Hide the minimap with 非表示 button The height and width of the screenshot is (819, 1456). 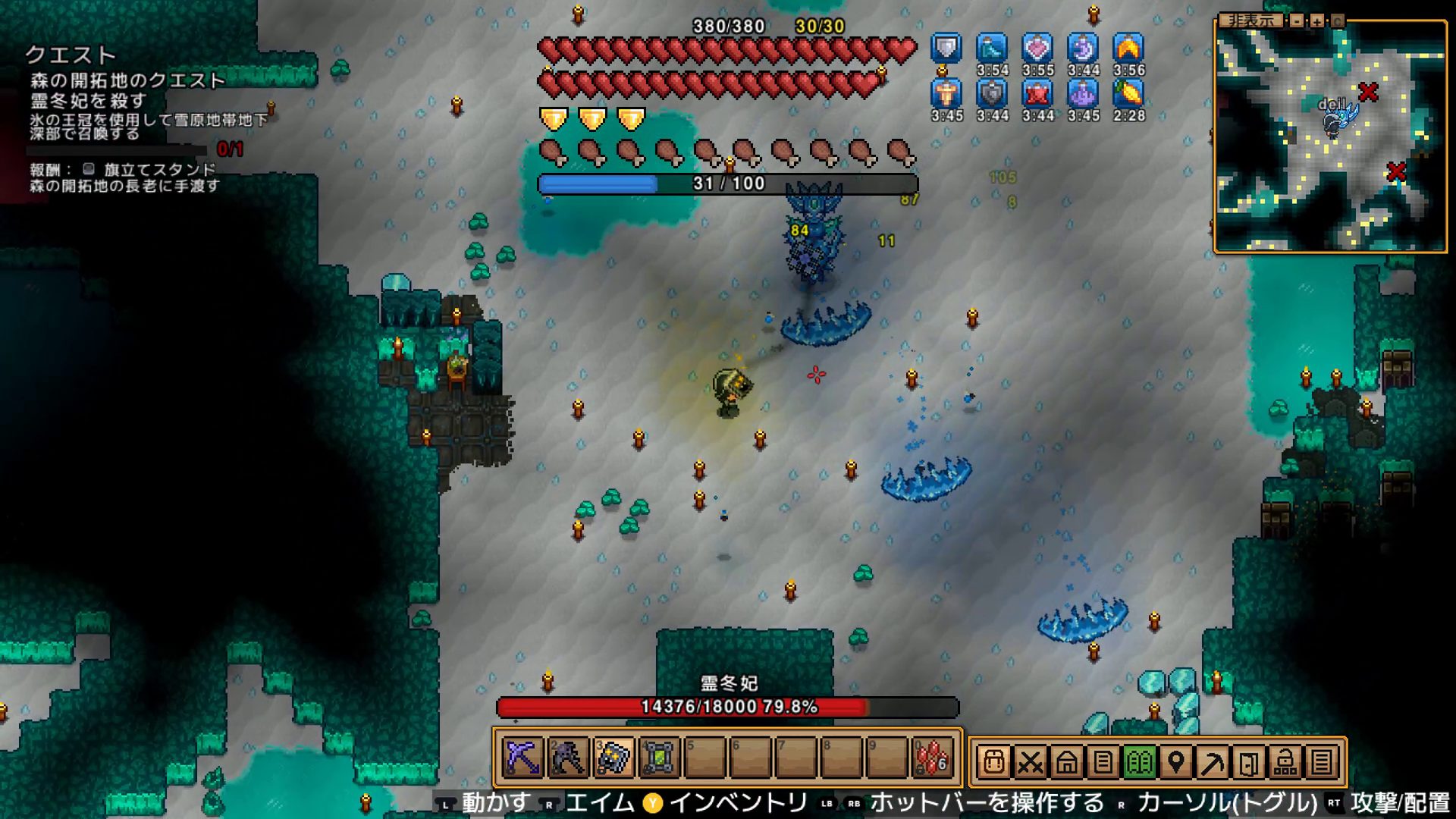[x=1250, y=20]
